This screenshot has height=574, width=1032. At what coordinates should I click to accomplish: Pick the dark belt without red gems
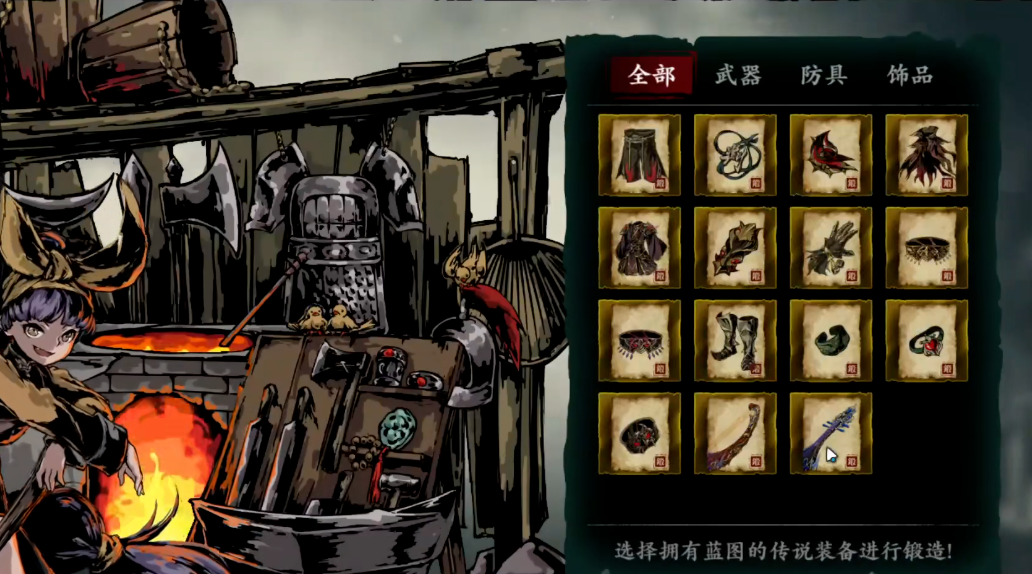coord(927,248)
